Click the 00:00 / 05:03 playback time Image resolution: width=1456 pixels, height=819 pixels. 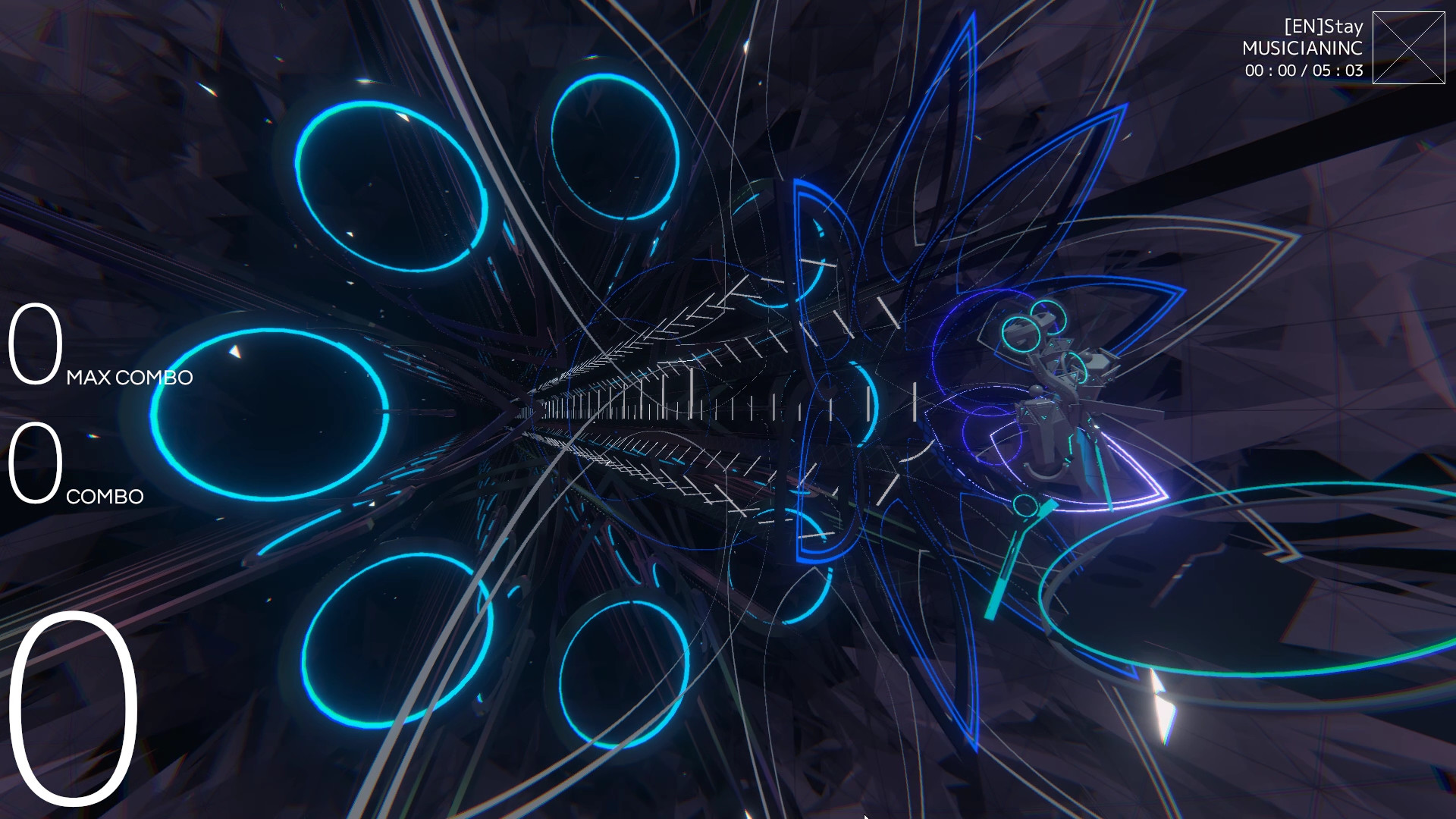tap(1303, 71)
